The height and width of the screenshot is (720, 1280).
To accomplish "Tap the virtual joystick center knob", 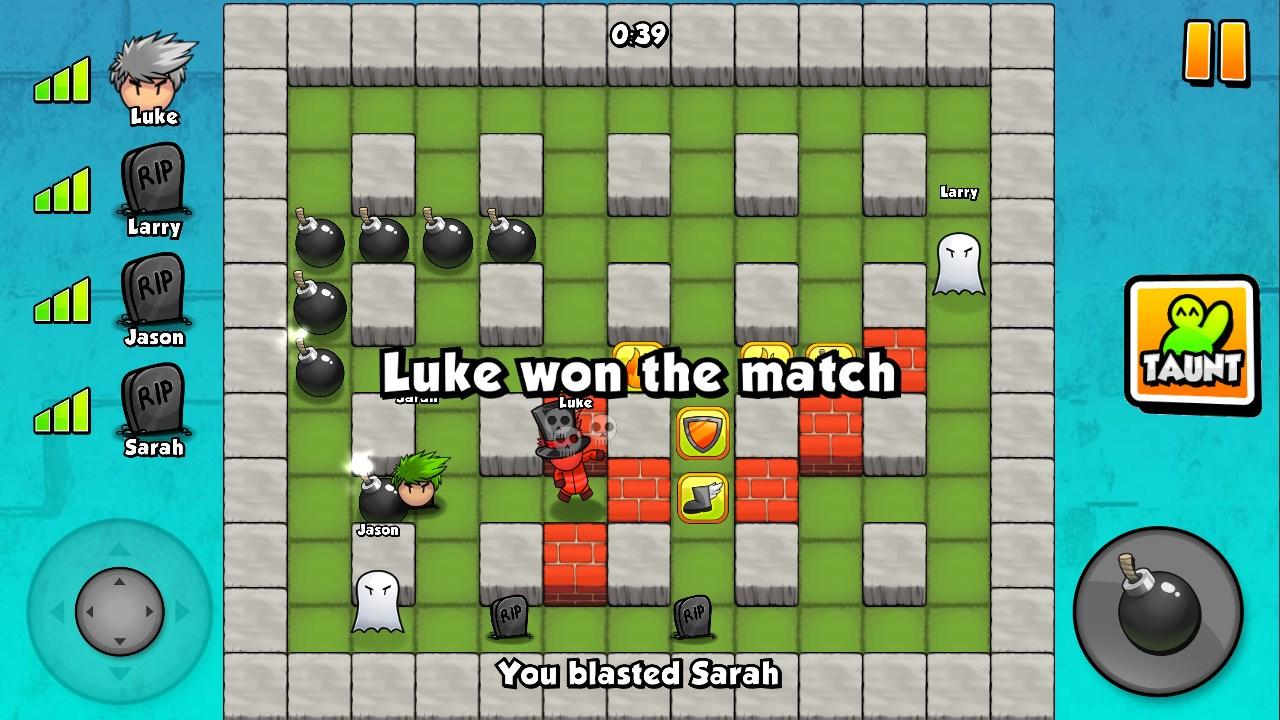I will pos(118,610).
